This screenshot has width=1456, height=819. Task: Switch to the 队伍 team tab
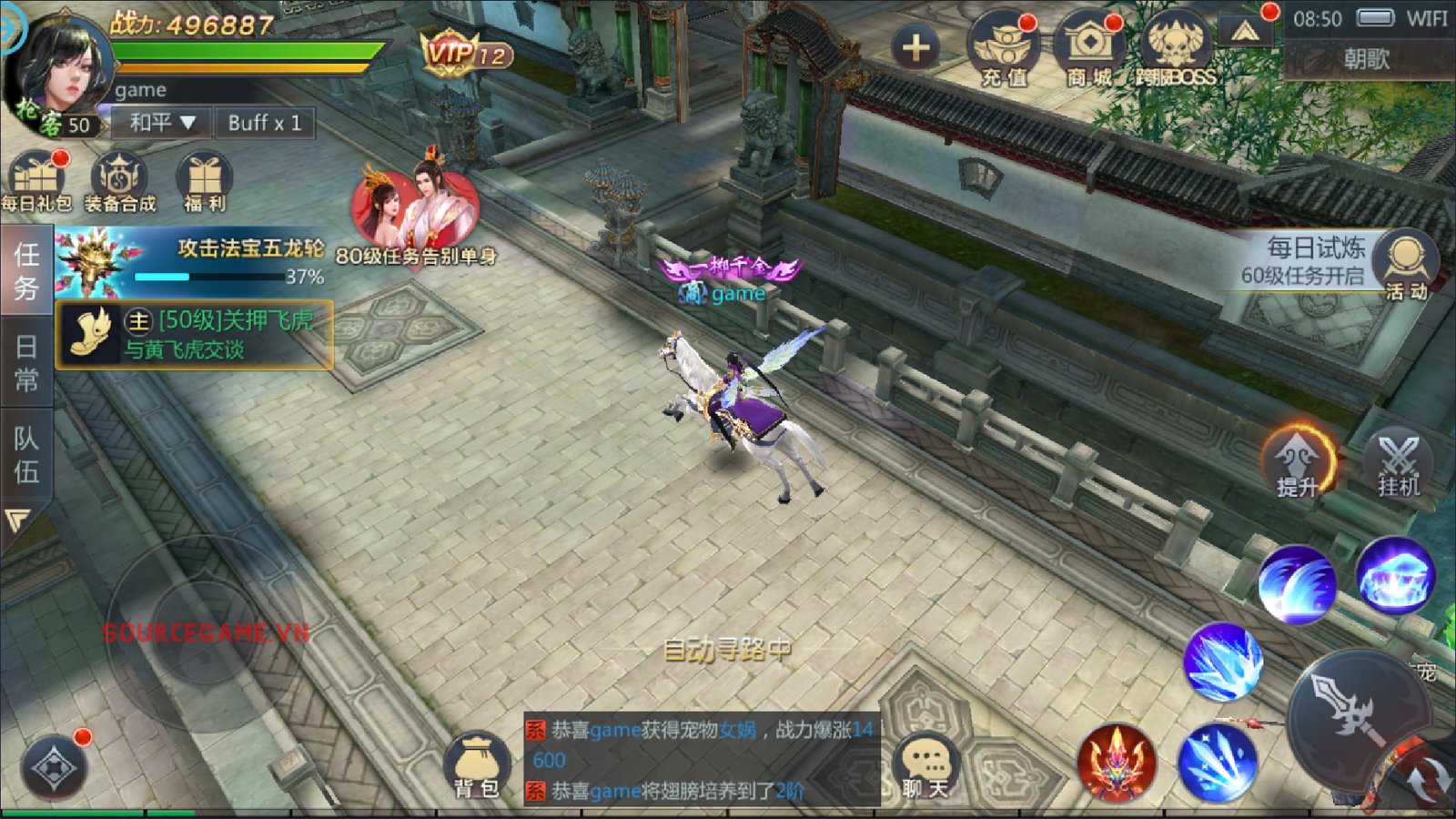[25, 455]
